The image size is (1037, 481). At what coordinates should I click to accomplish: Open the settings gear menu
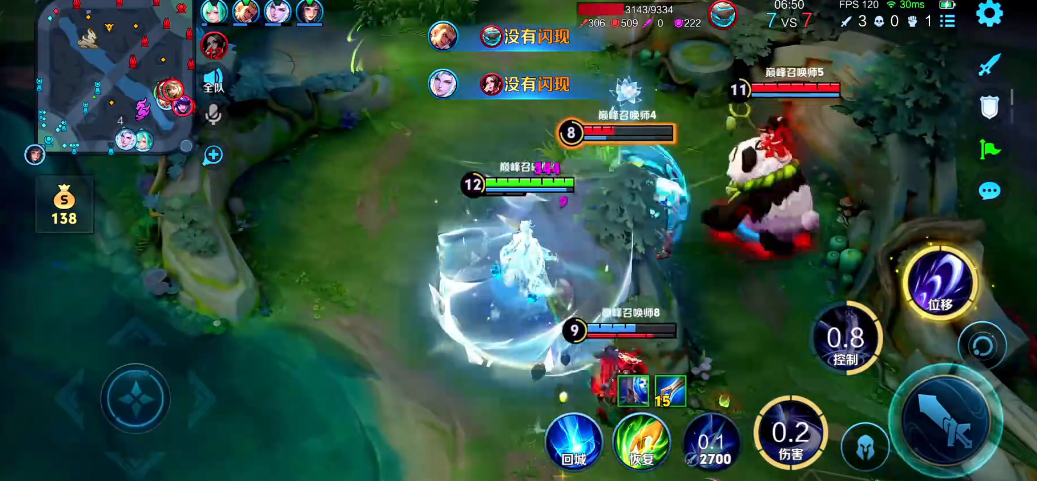[989, 14]
